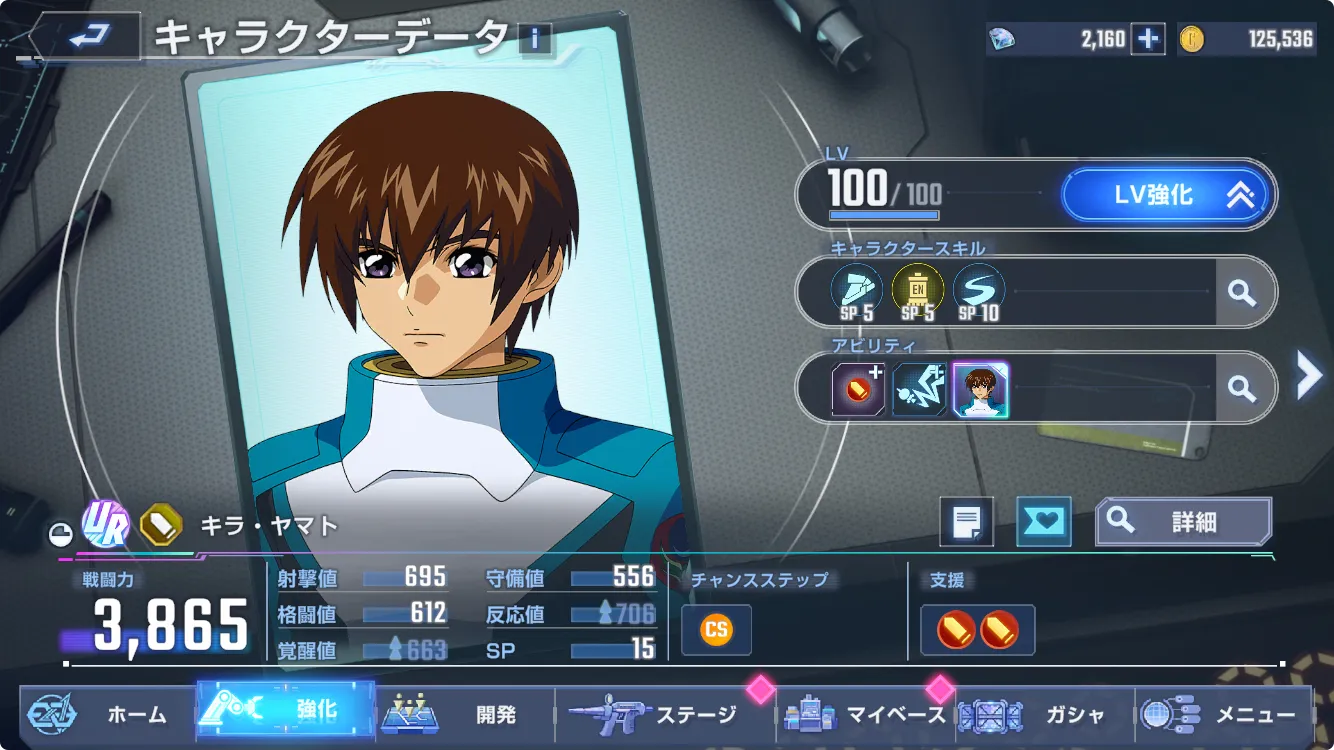Select the Kira portrait ability icon
1334x750 pixels.
980,389
